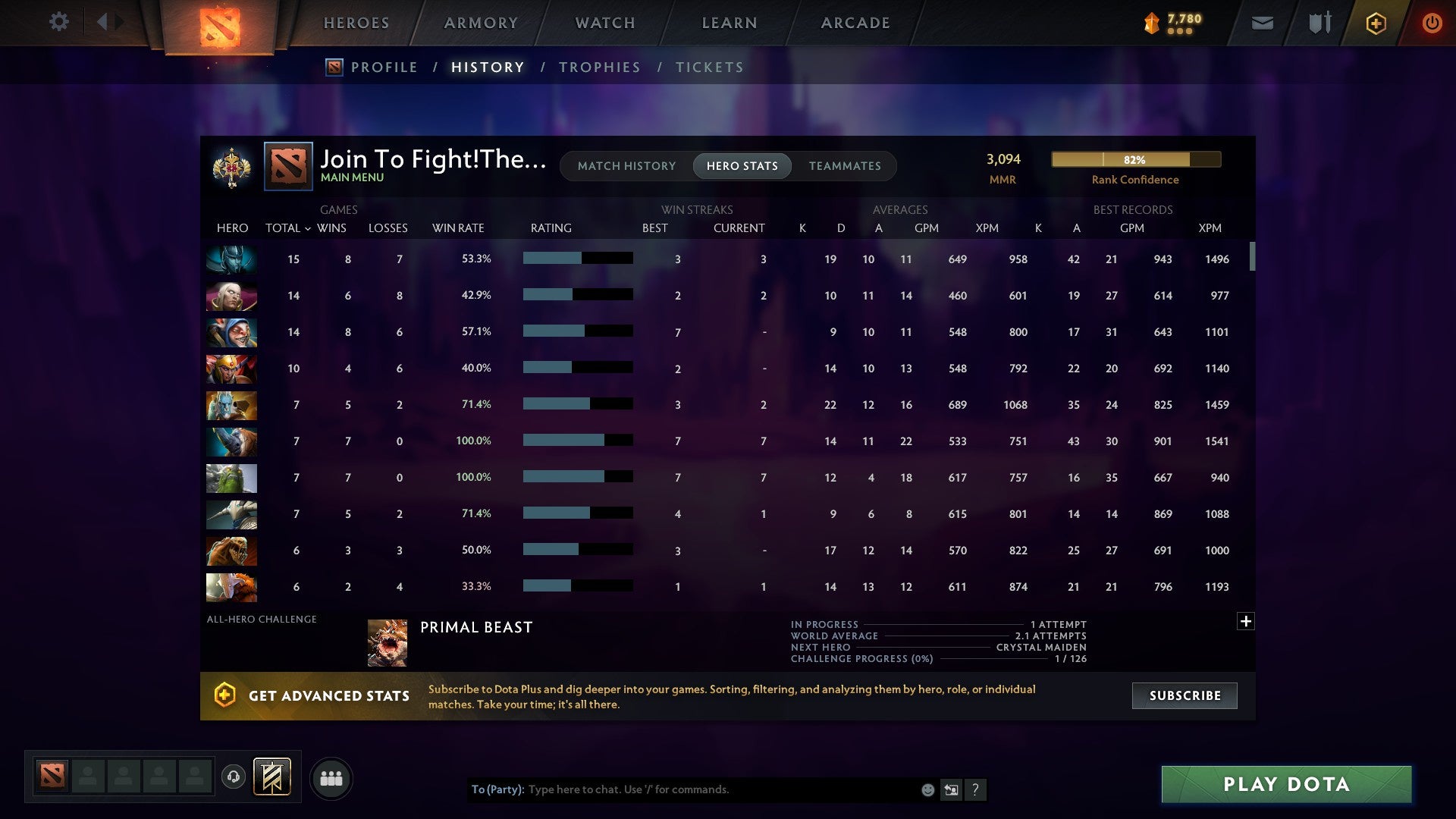Screen dimensions: 1456x819
Task: Open the Invoker hero portrait
Action: (231, 296)
